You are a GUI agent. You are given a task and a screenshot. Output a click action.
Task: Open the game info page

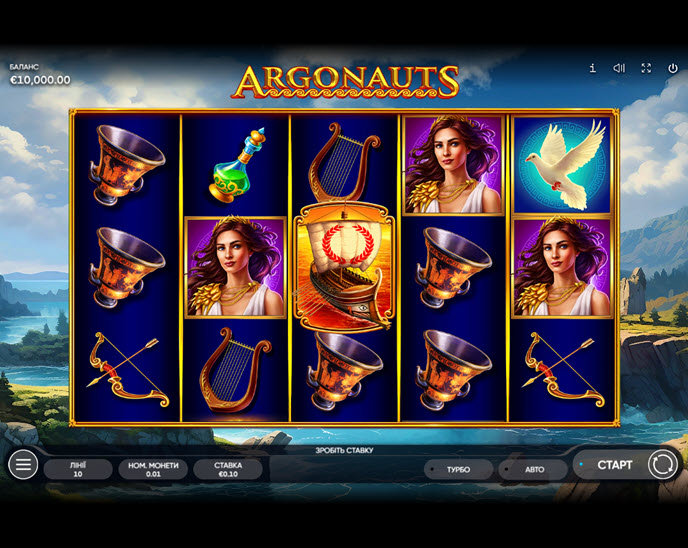[x=592, y=68]
